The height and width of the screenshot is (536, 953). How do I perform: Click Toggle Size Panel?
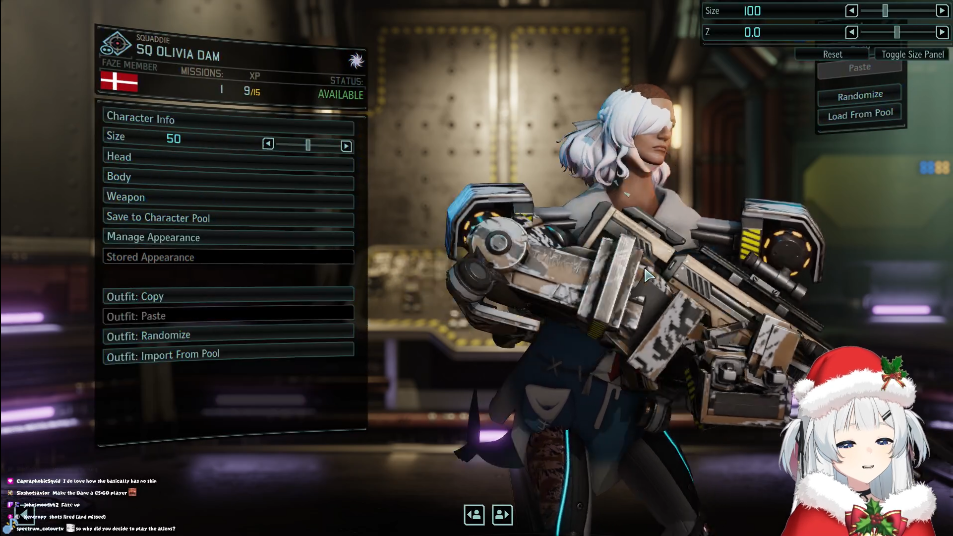pos(912,54)
